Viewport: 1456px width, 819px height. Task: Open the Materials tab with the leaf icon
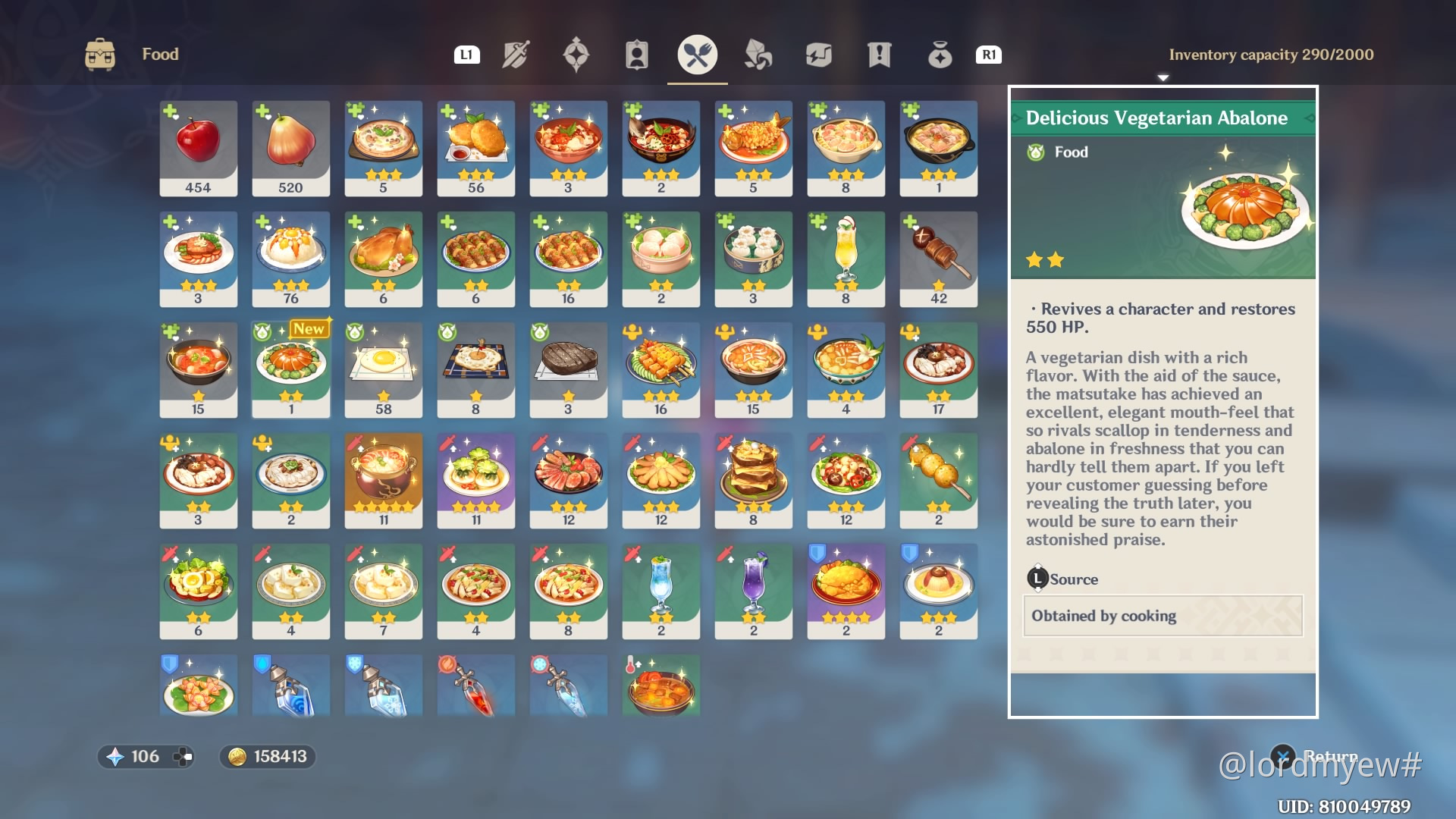tap(759, 54)
